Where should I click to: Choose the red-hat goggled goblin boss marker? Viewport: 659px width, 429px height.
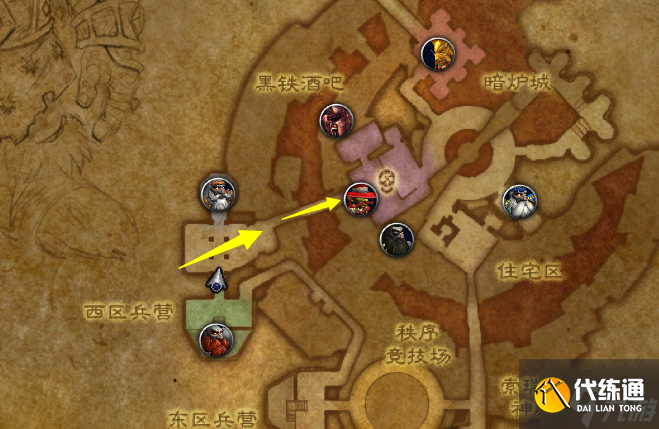click(362, 201)
